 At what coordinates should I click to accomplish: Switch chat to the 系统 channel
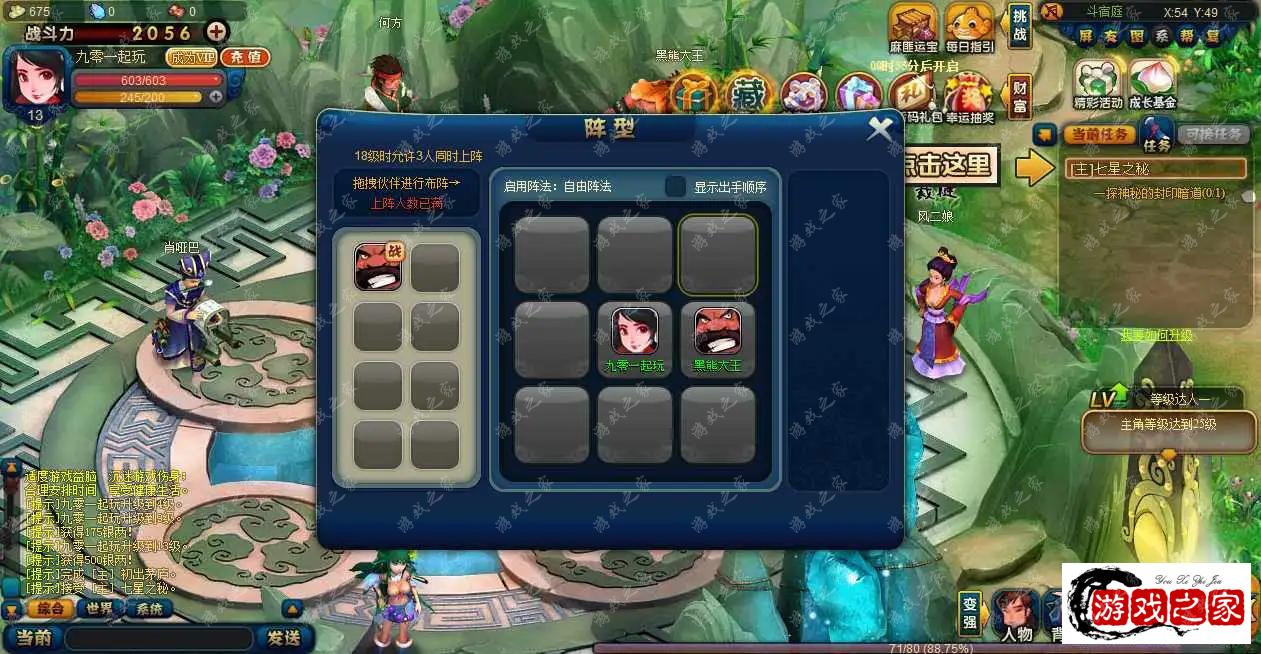148,608
